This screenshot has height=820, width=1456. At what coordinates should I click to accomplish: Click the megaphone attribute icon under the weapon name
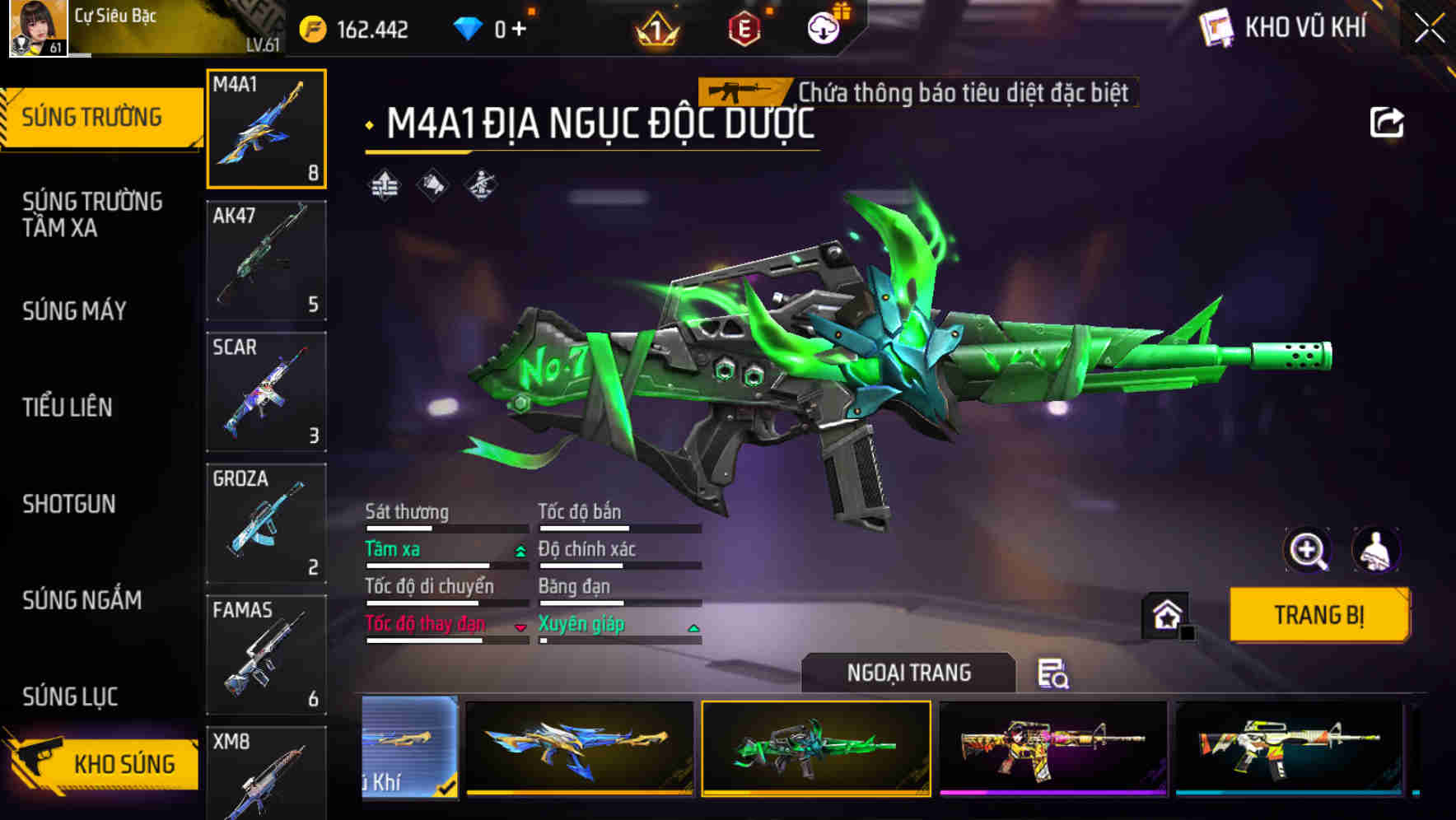point(431,184)
